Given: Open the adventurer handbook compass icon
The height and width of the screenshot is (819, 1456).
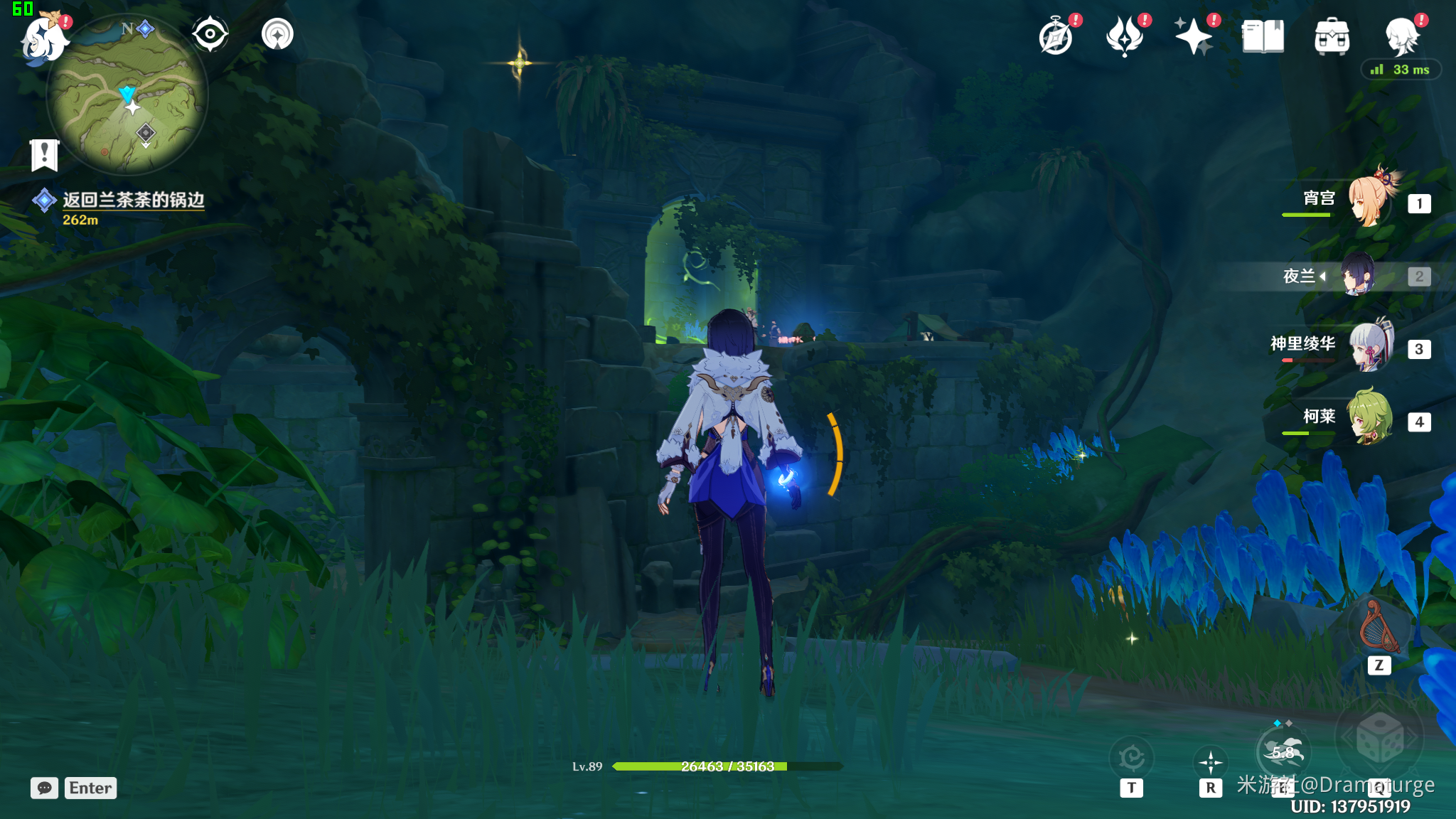Looking at the screenshot, I should [x=1056, y=36].
